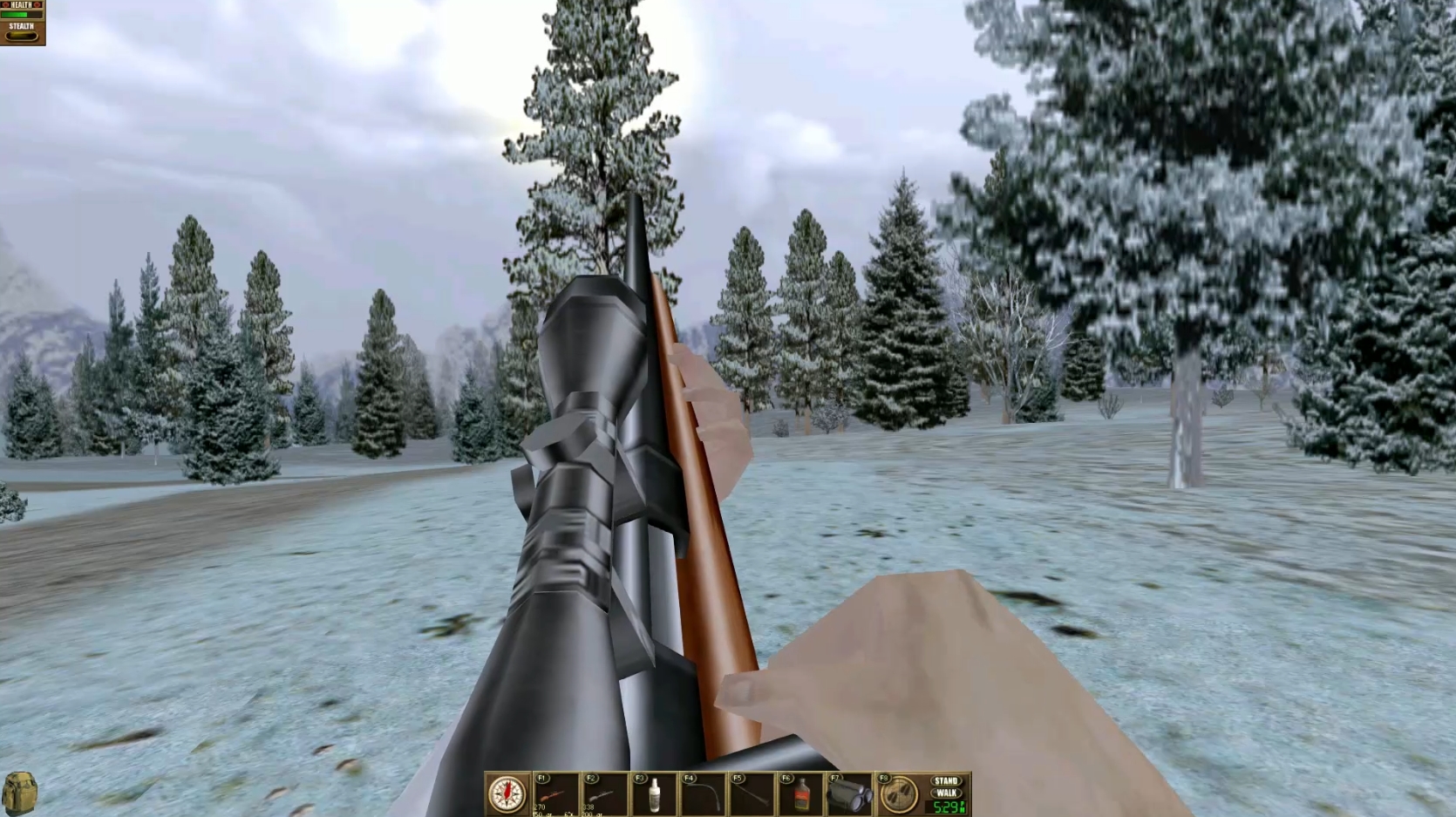
Task: Equip the F2 rifle weapon
Action: pyautogui.click(x=603, y=793)
